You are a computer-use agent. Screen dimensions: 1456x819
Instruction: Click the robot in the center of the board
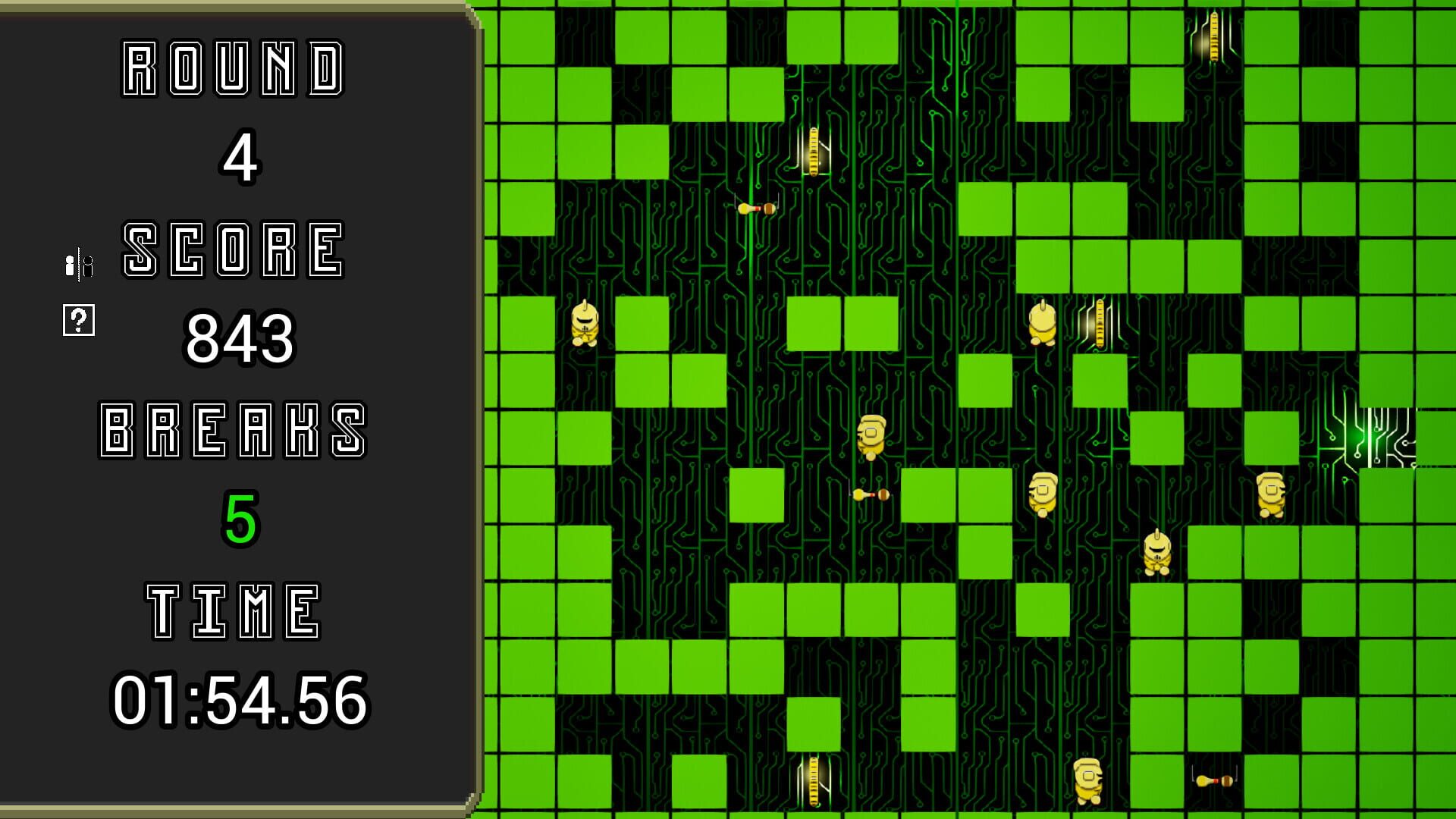872,436
